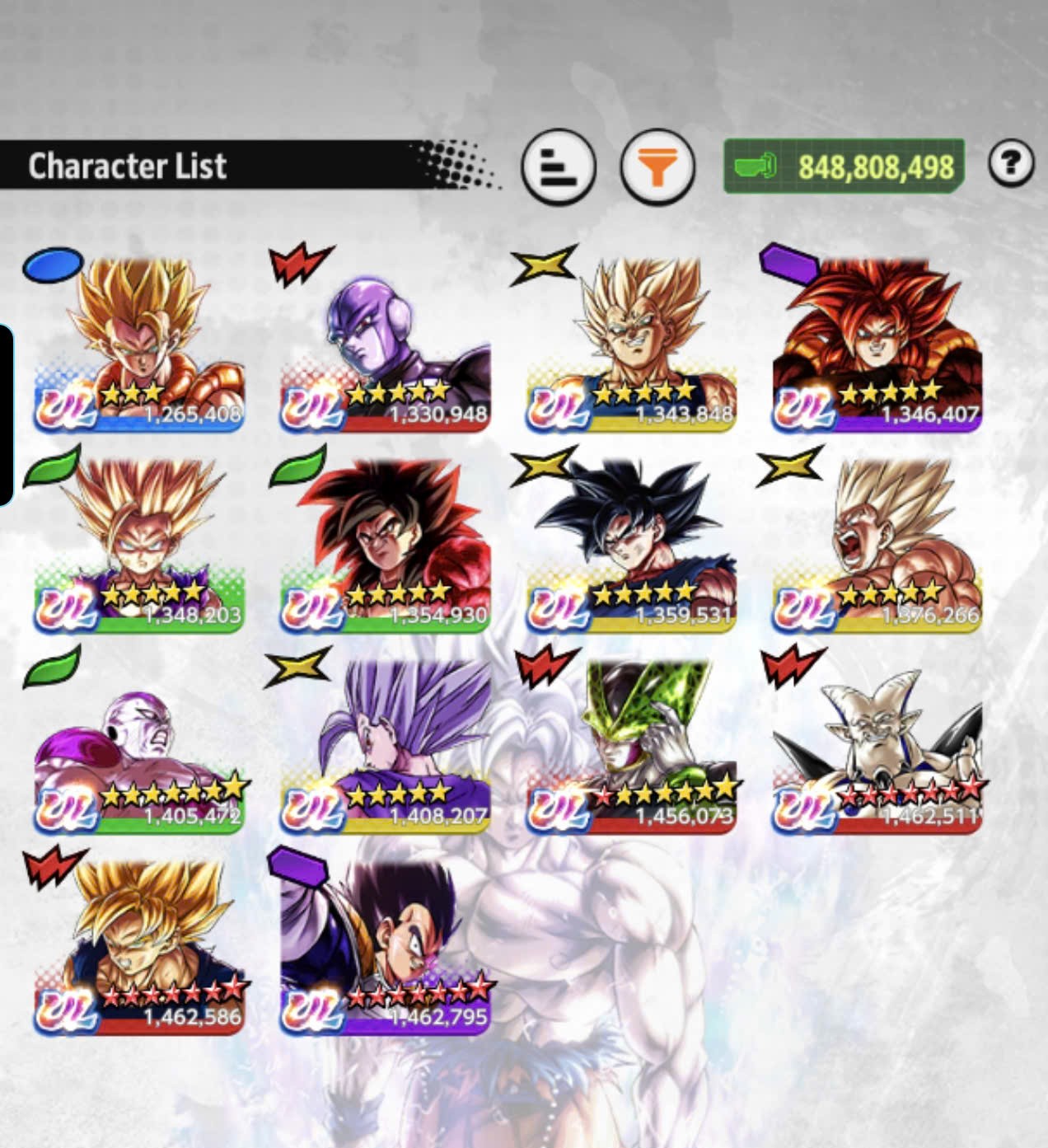Choose Hit with power 1,330,948

pyautogui.click(x=385, y=346)
